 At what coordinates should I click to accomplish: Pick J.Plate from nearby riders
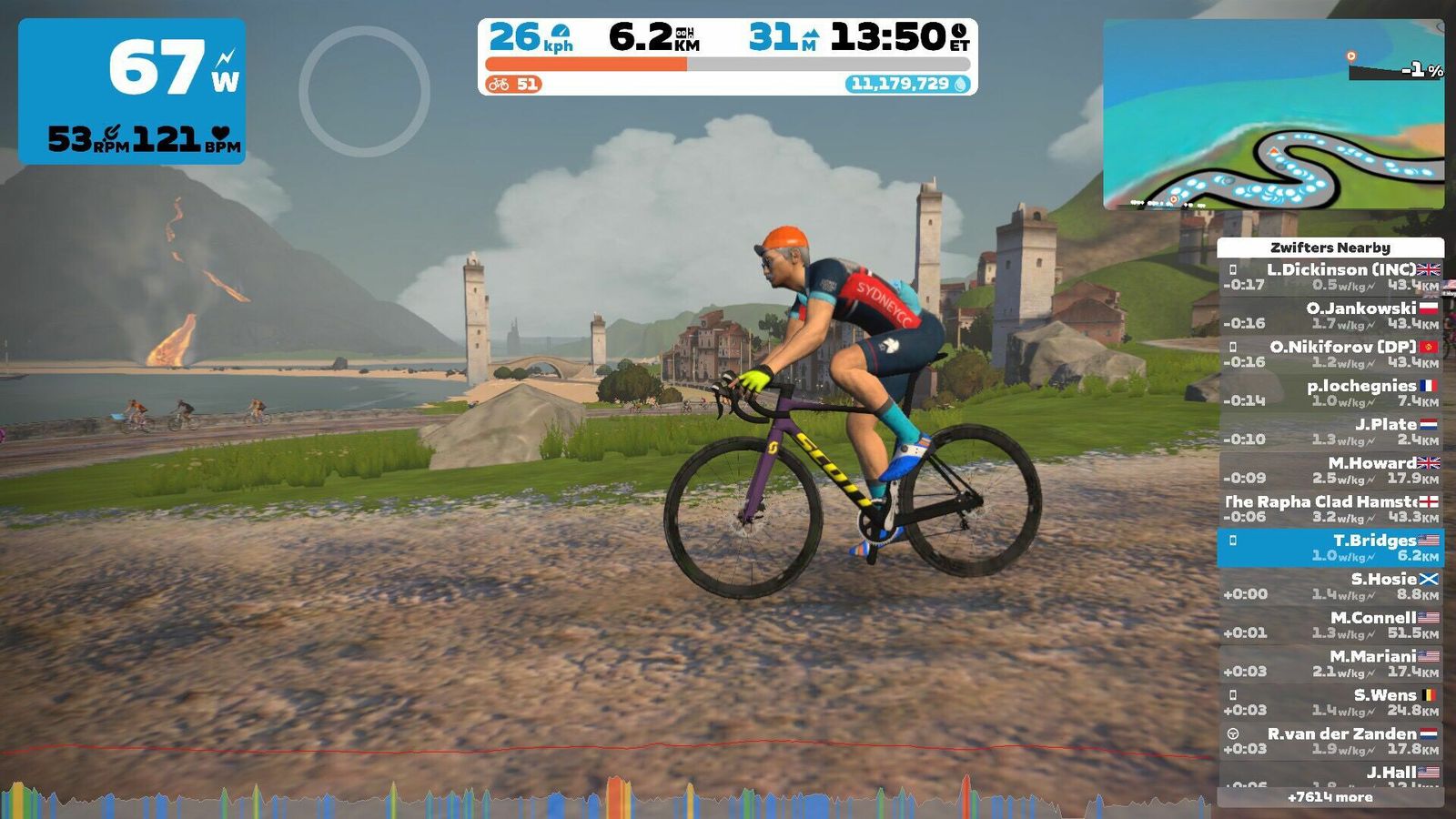[x=1330, y=431]
